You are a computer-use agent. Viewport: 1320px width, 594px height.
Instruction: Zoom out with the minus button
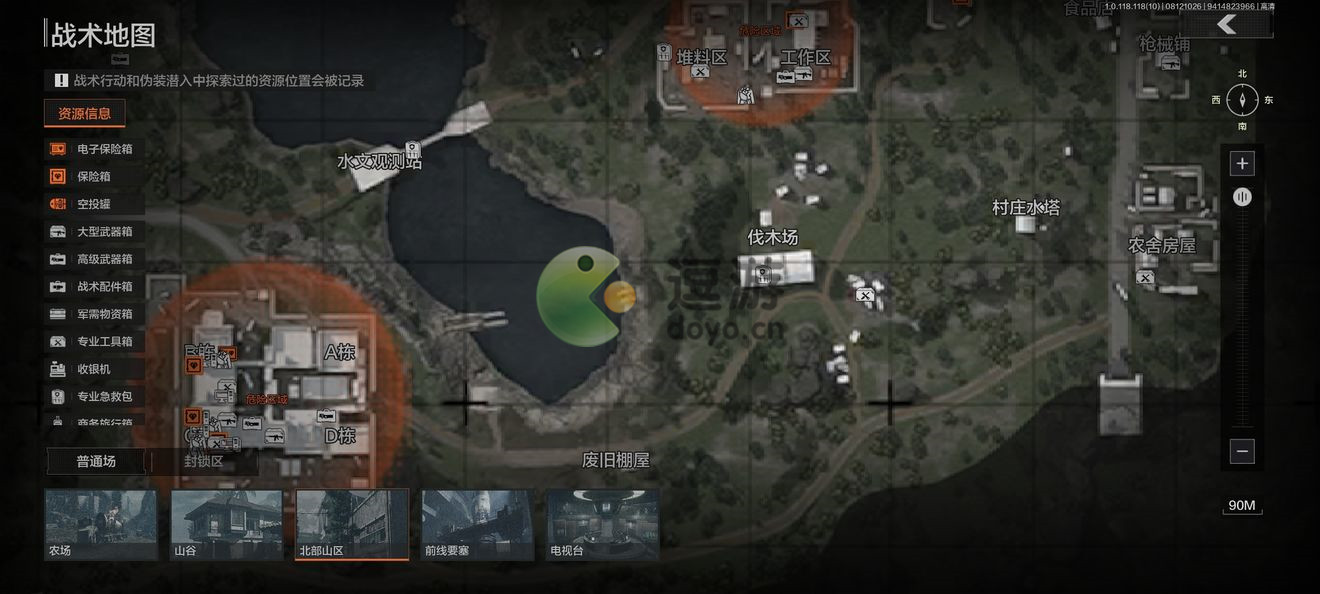(1242, 451)
